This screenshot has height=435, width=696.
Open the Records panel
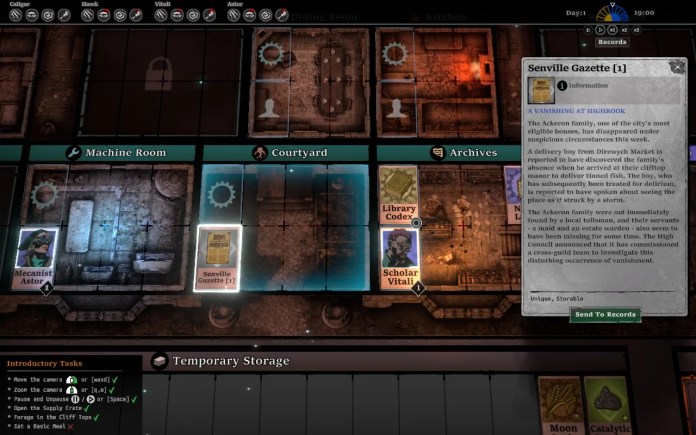(611, 42)
